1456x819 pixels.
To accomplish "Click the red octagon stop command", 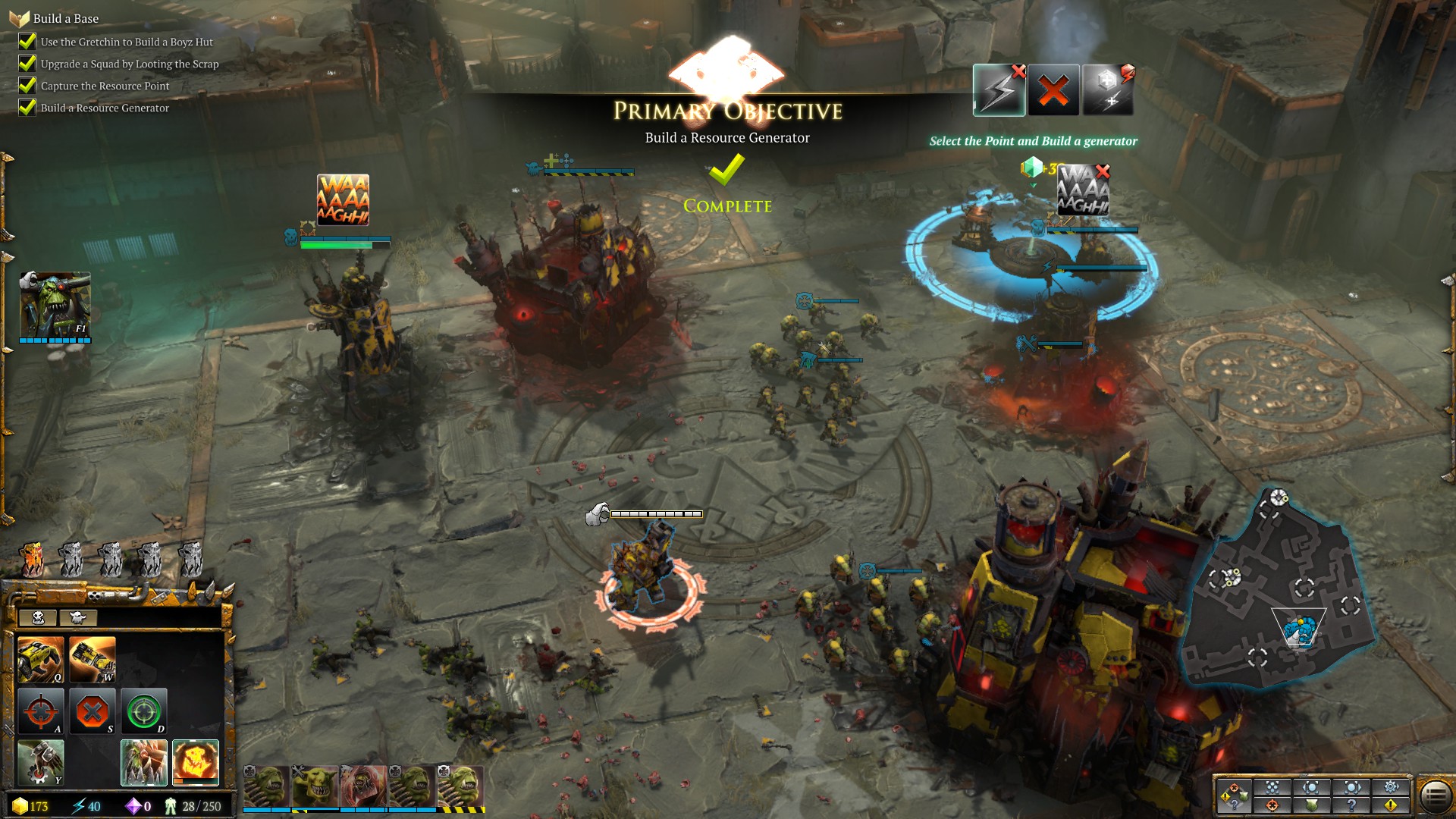I will point(93,711).
